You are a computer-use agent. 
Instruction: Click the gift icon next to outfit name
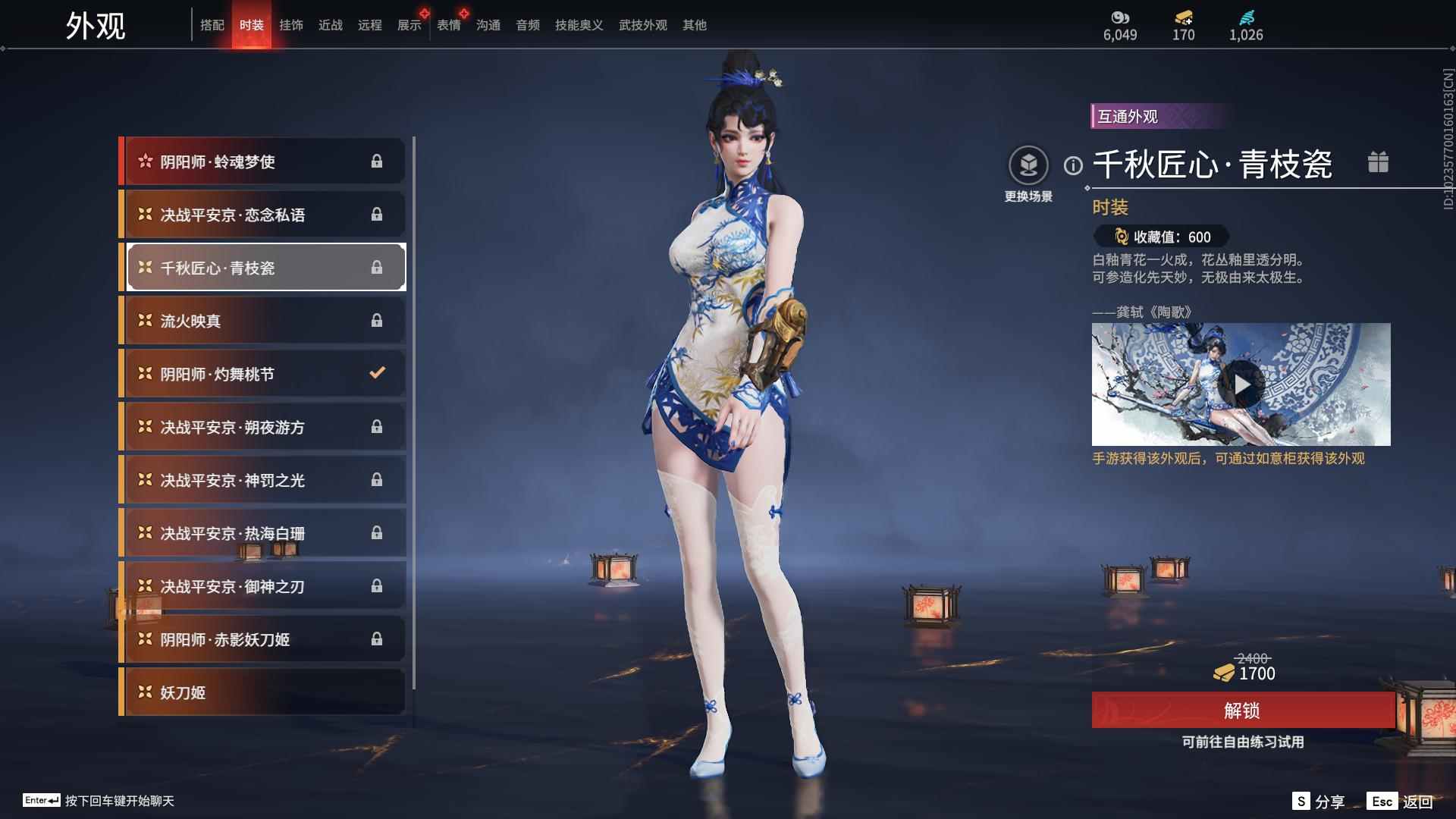coord(1379,162)
